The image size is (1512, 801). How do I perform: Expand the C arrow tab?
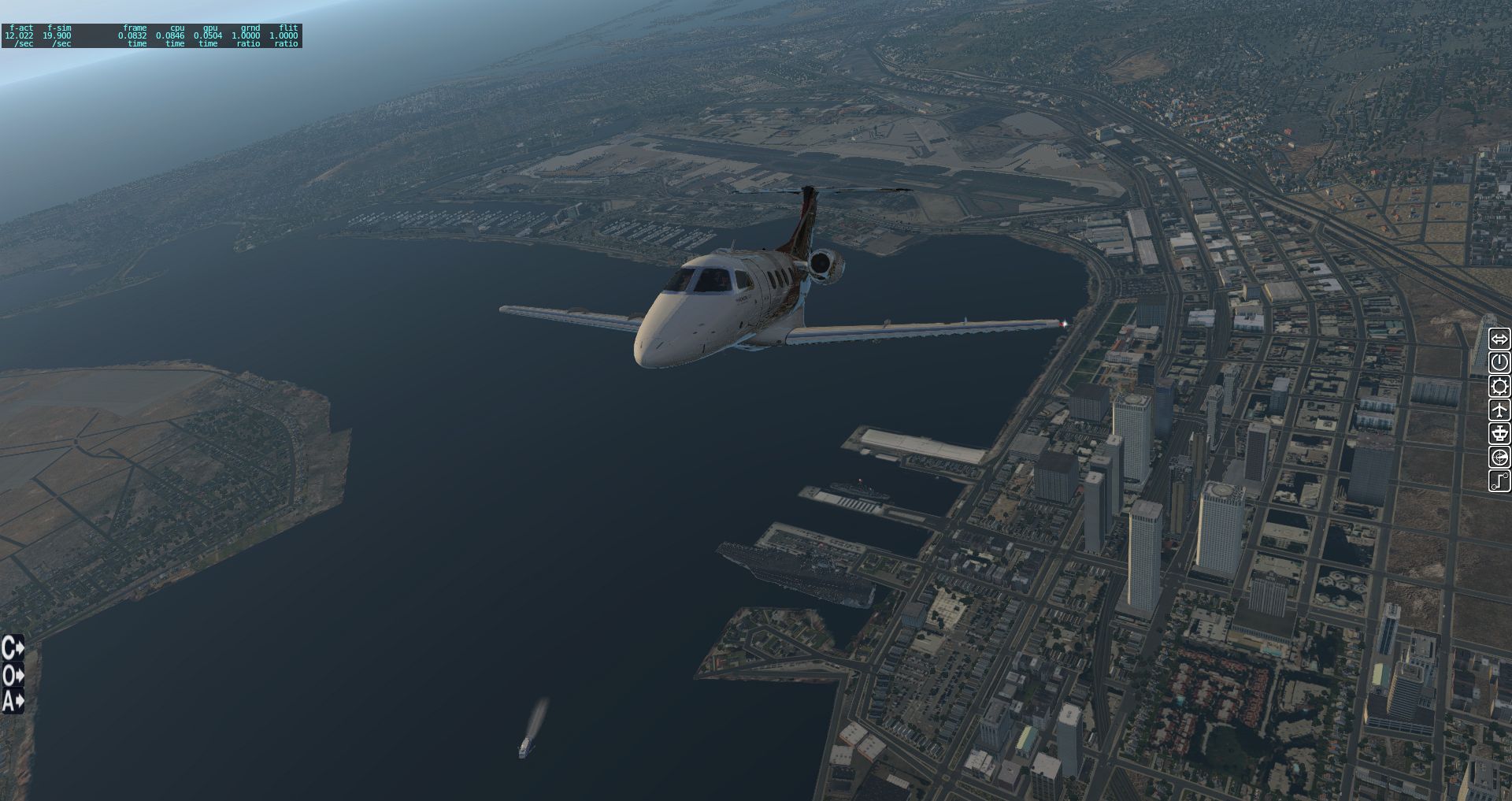click(x=13, y=648)
